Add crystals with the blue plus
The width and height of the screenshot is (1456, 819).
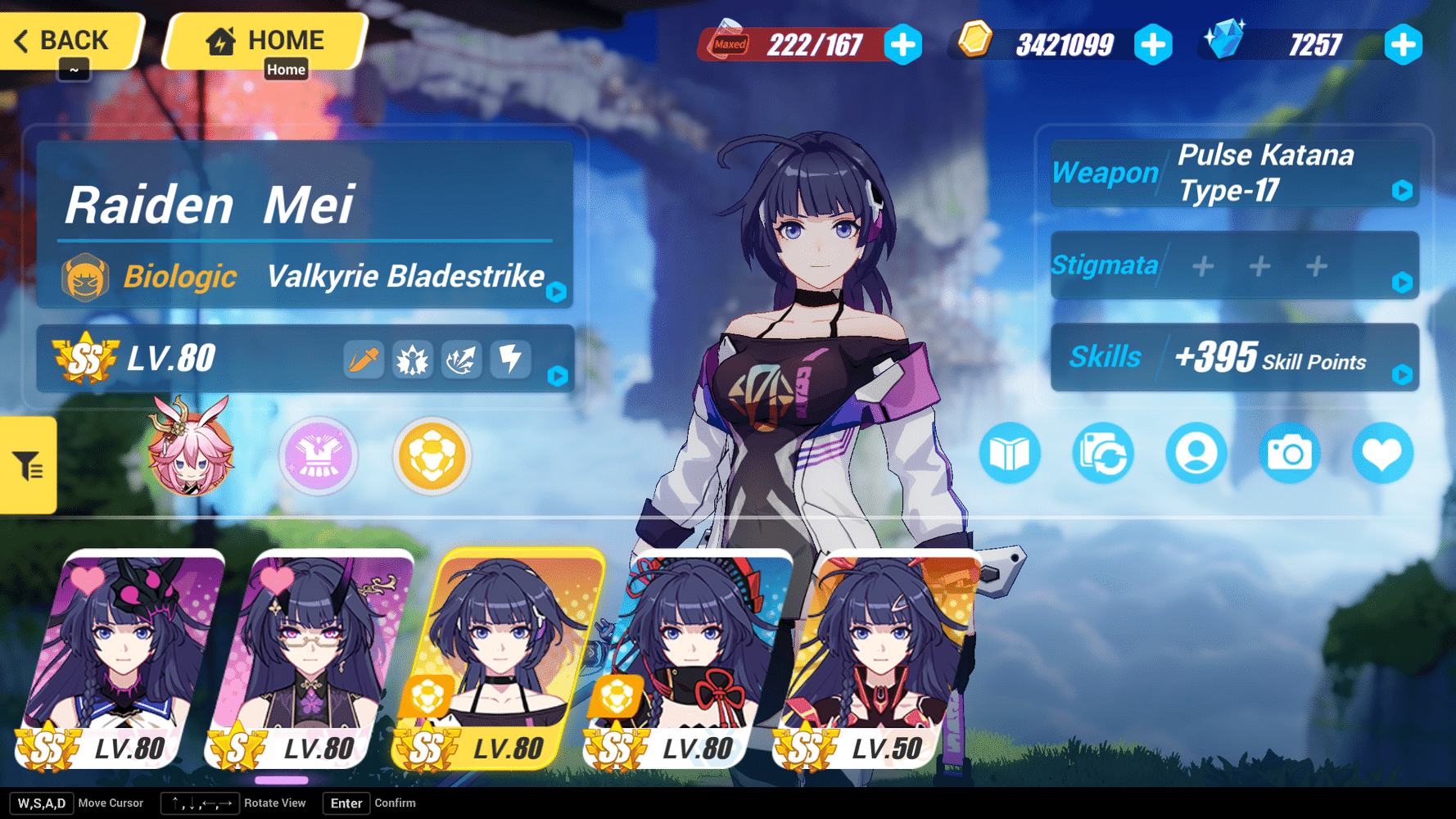pyautogui.click(x=1404, y=47)
